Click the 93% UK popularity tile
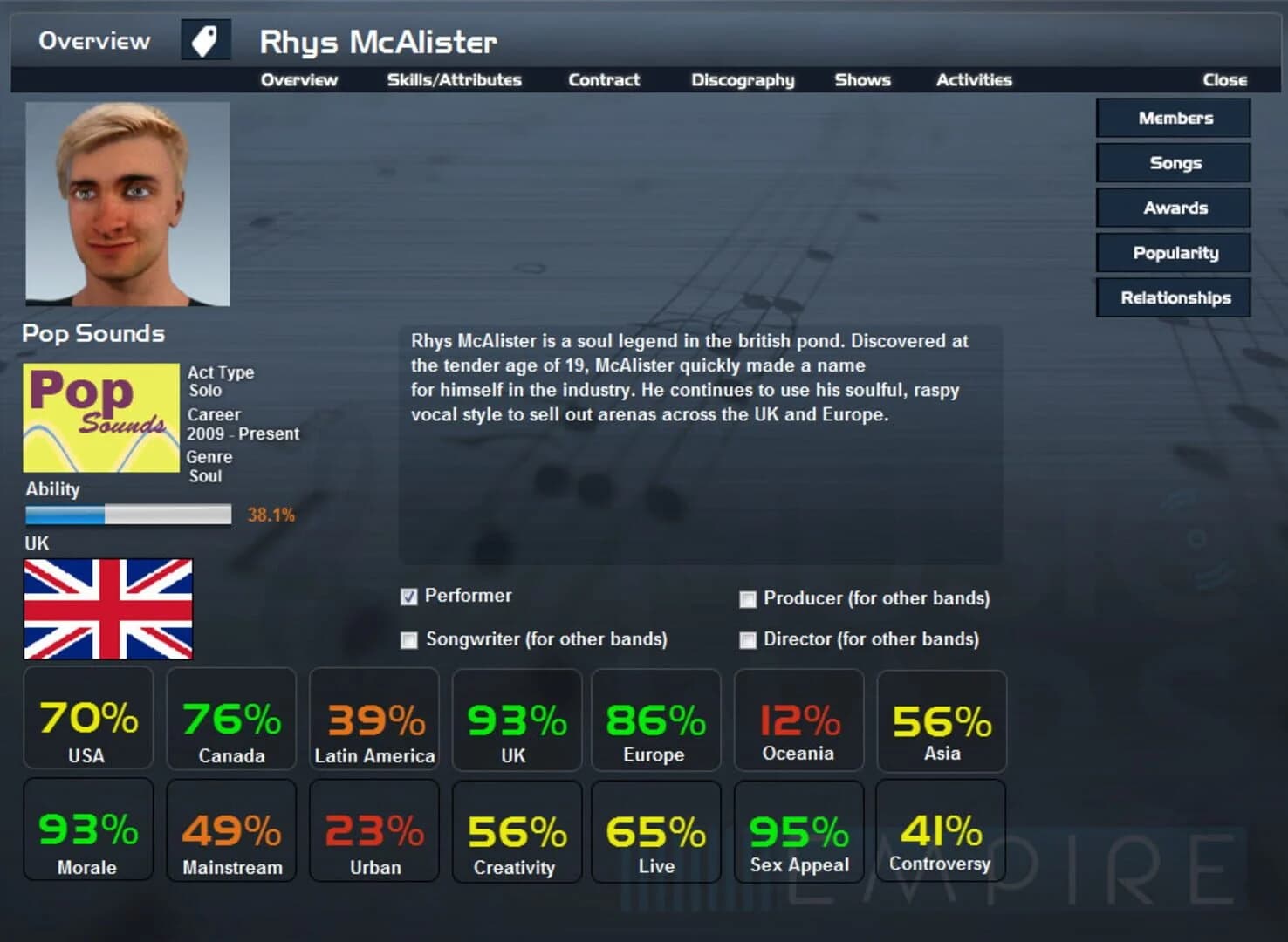The width and height of the screenshot is (1288, 942). pyautogui.click(x=516, y=720)
